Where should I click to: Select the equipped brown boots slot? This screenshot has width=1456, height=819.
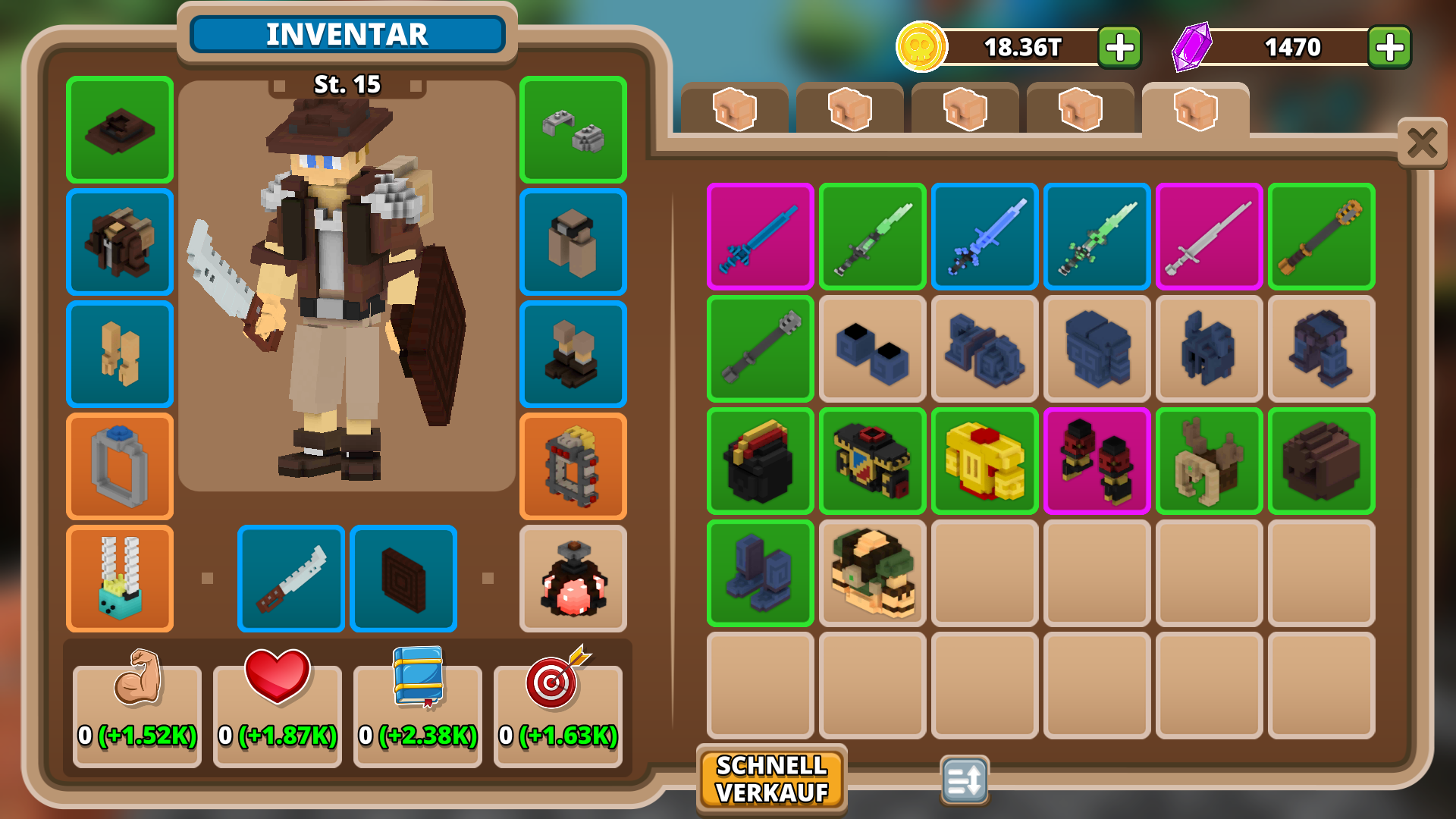click(573, 354)
